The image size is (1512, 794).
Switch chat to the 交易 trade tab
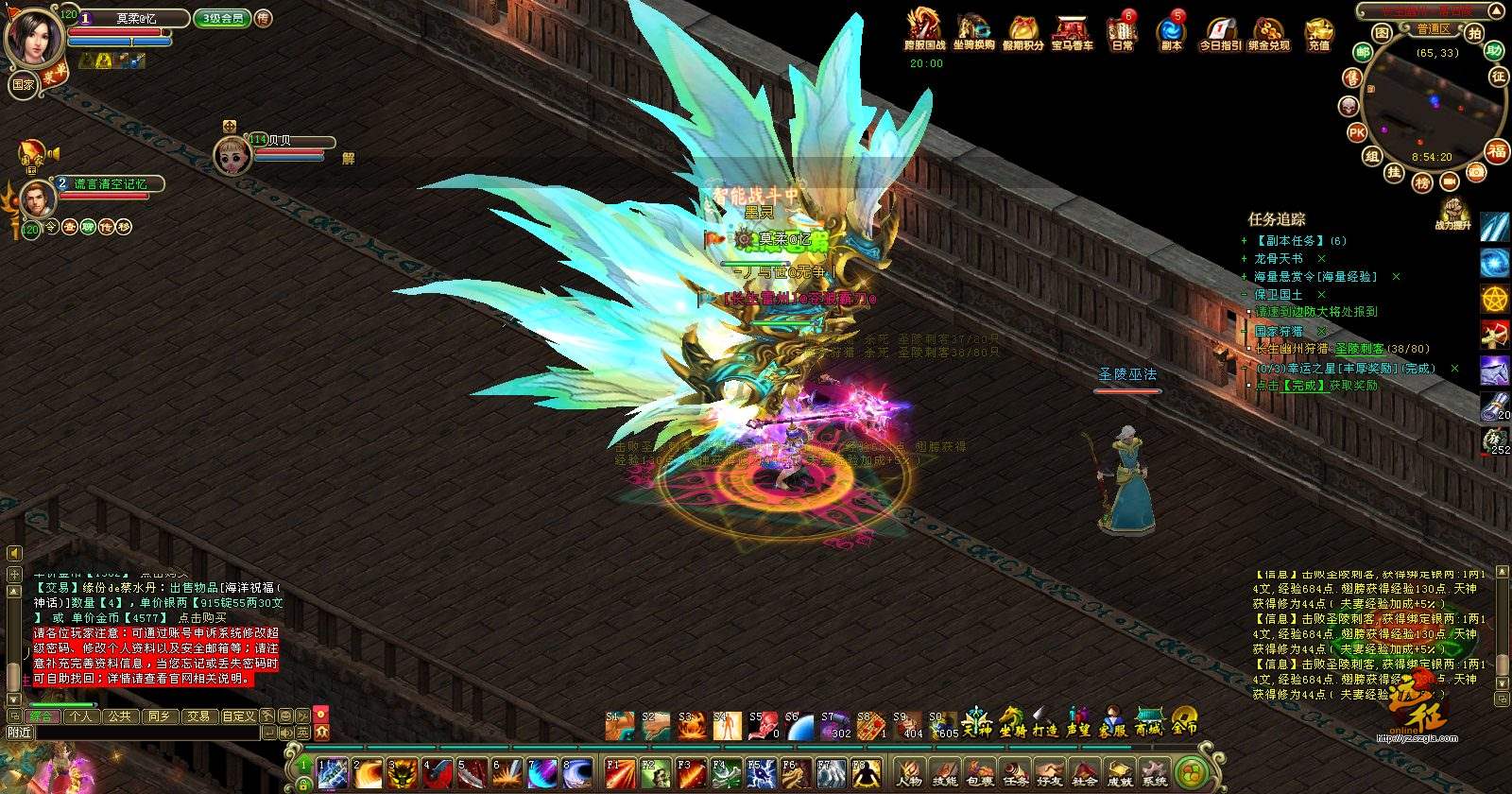click(198, 716)
